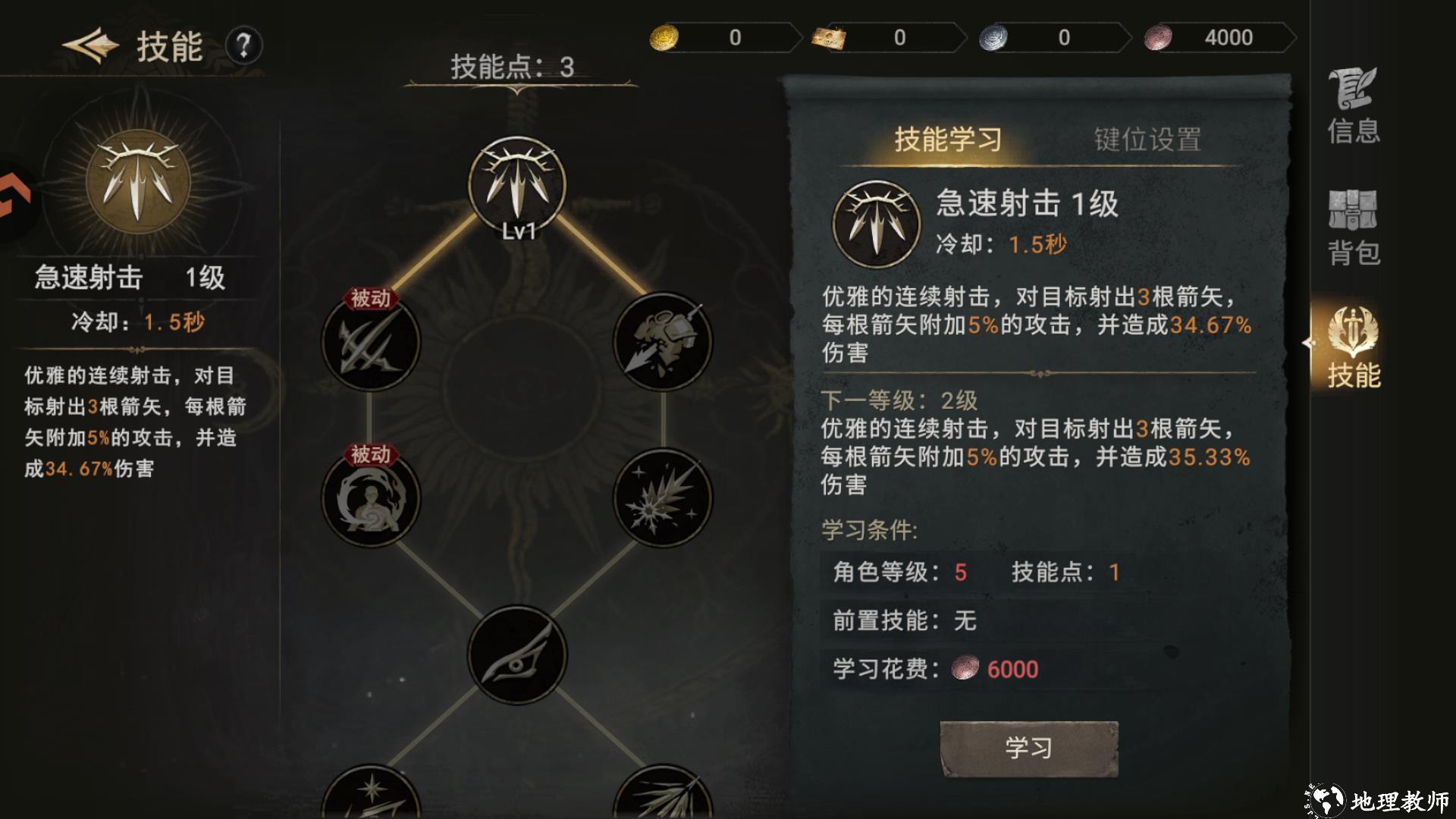Open the 信息 side menu

tap(1353, 106)
